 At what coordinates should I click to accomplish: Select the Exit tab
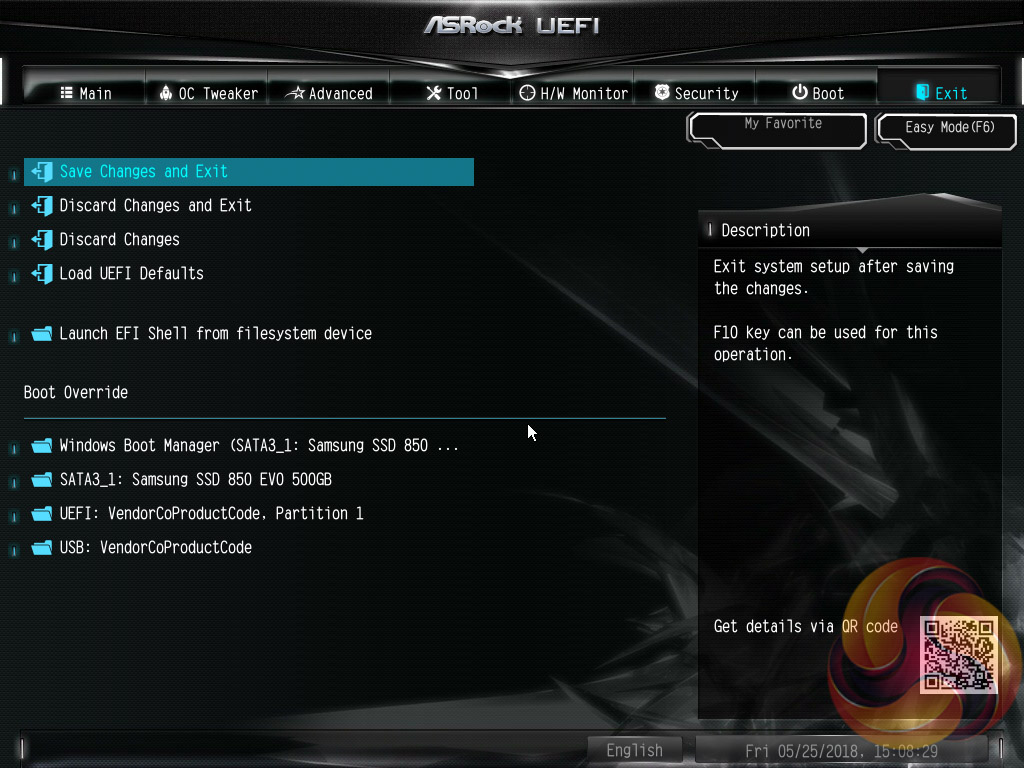[941, 93]
